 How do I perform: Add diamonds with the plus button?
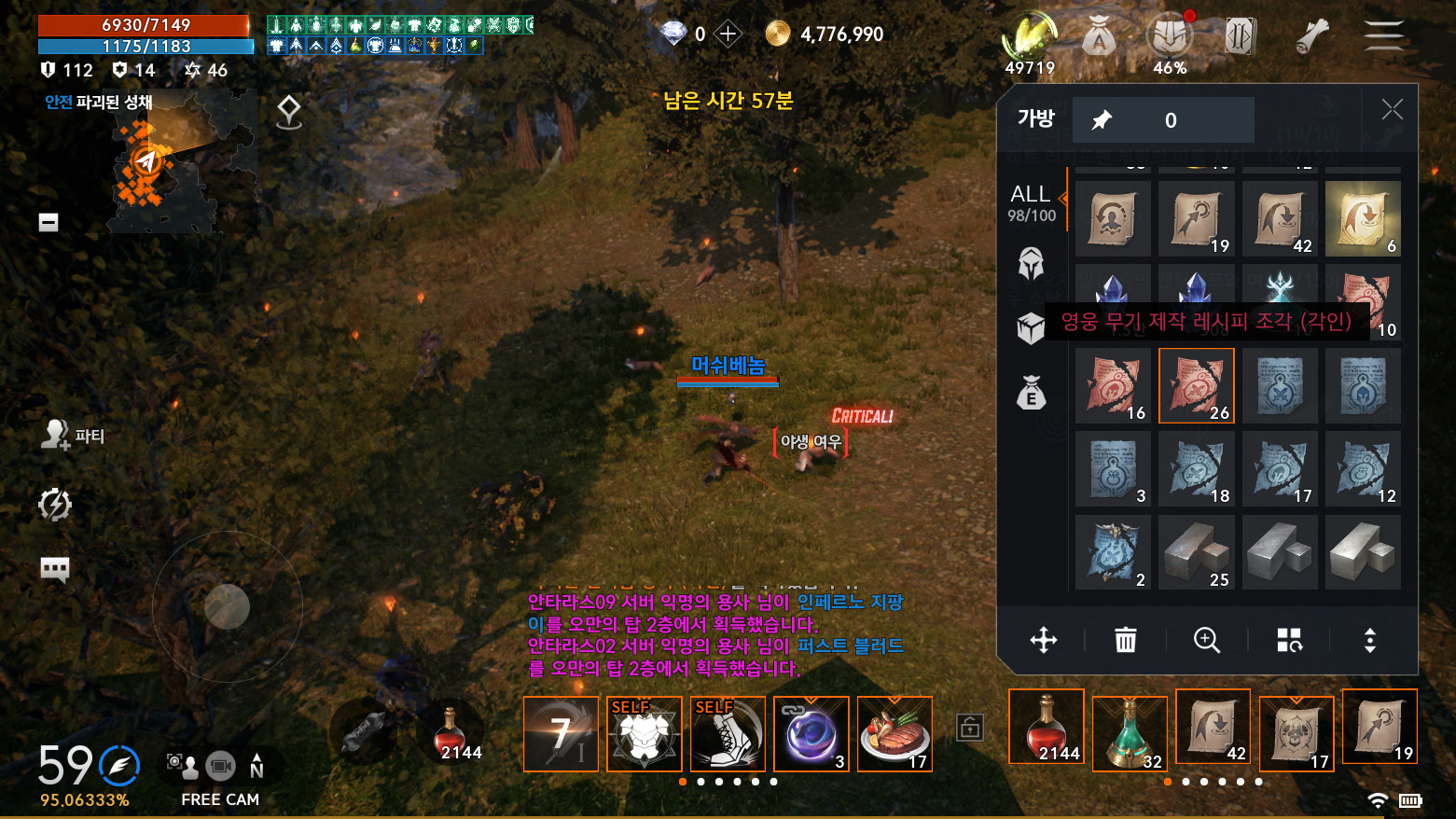coord(728,35)
